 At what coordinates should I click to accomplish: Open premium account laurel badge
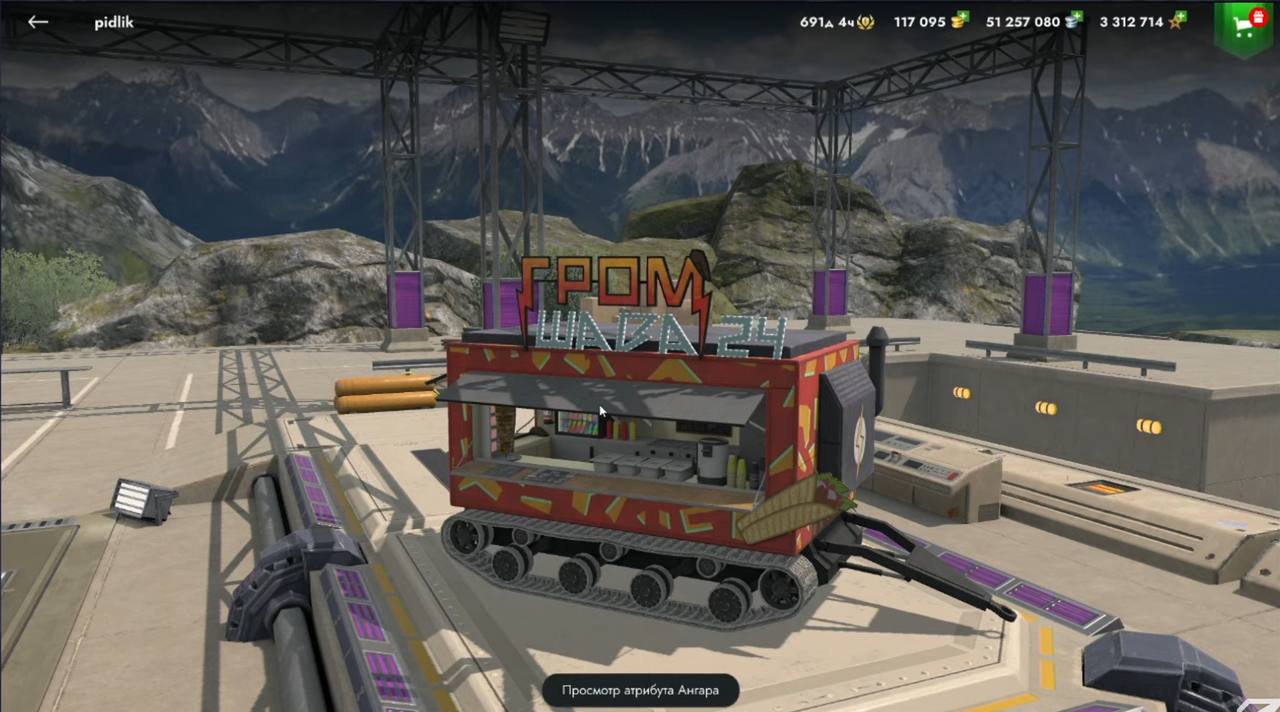(x=864, y=22)
